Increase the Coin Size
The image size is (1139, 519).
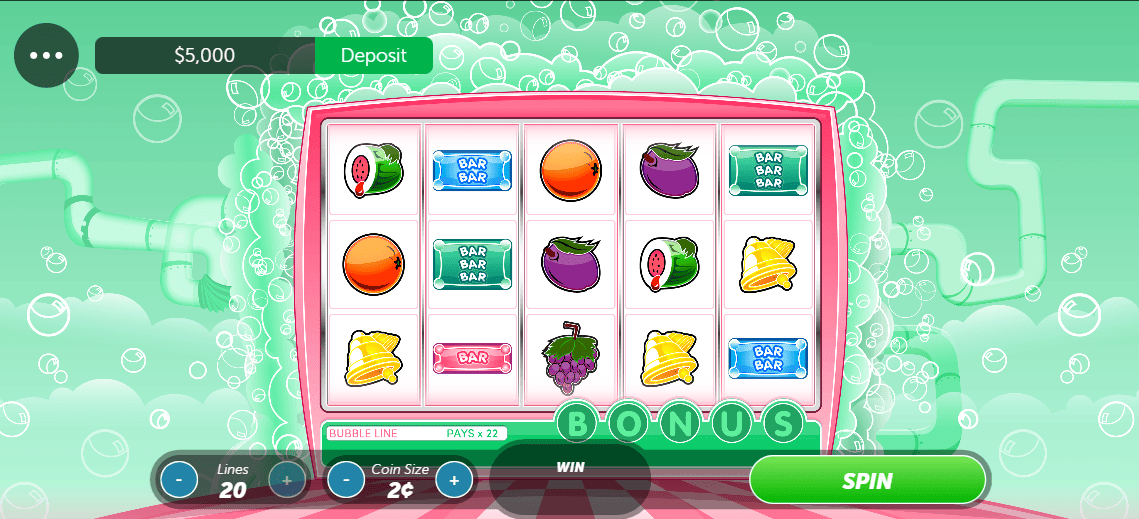click(x=454, y=480)
